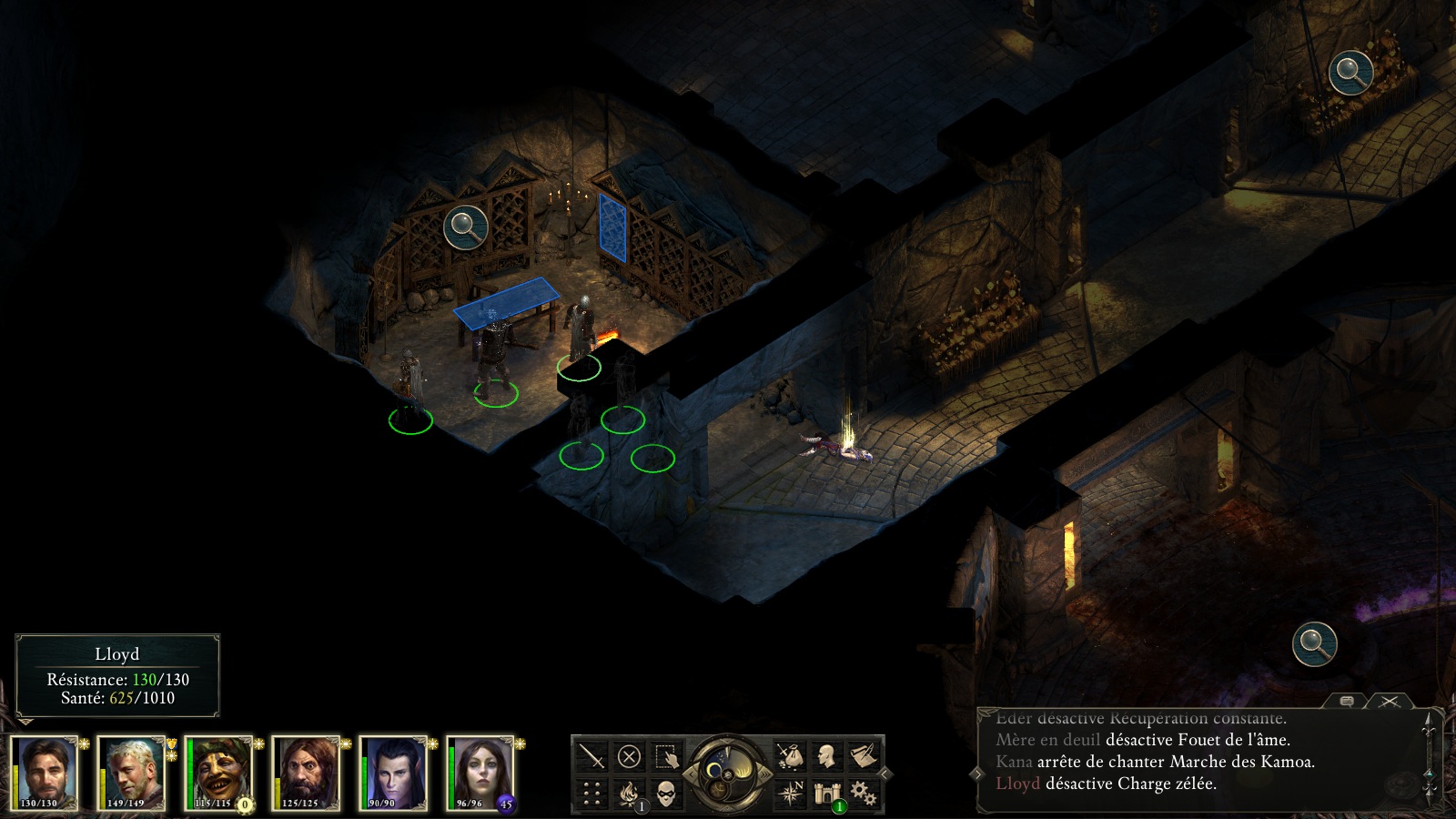Switch the log to the speech-bubble dialogue tab
Image resolution: width=1456 pixels, height=819 pixels.
tap(1347, 701)
